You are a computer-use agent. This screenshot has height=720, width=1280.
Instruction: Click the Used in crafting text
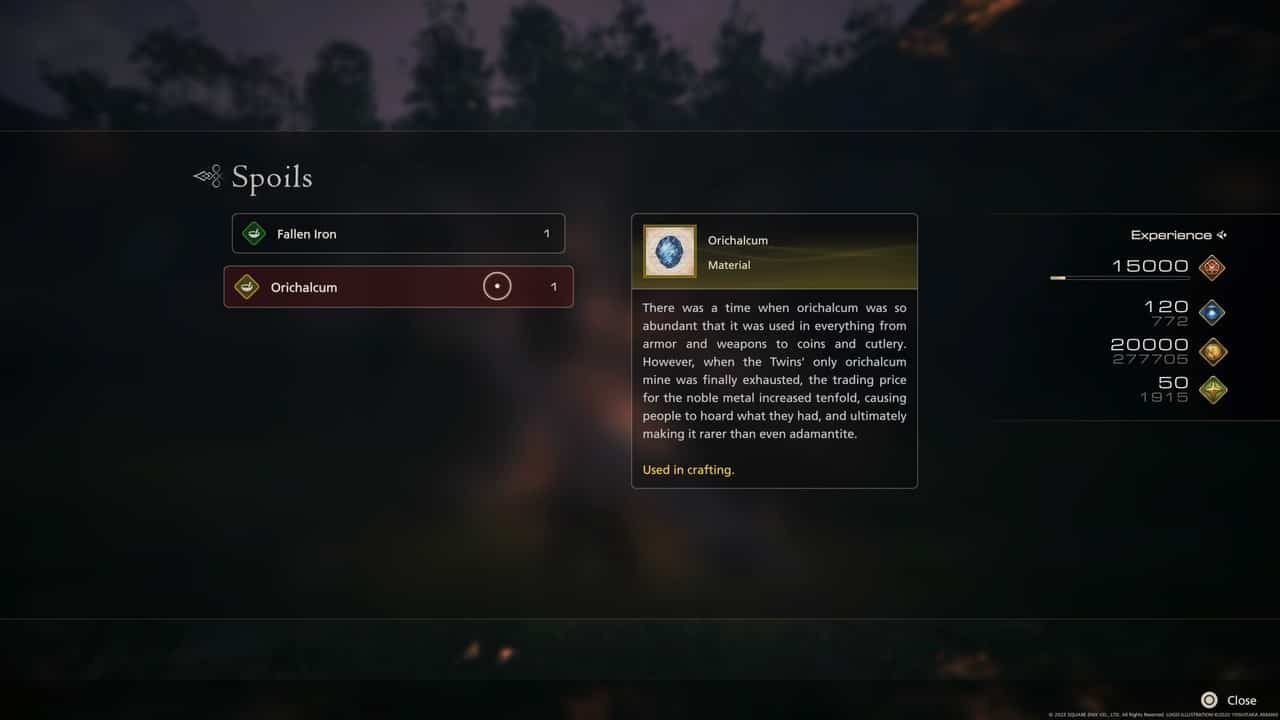(688, 469)
